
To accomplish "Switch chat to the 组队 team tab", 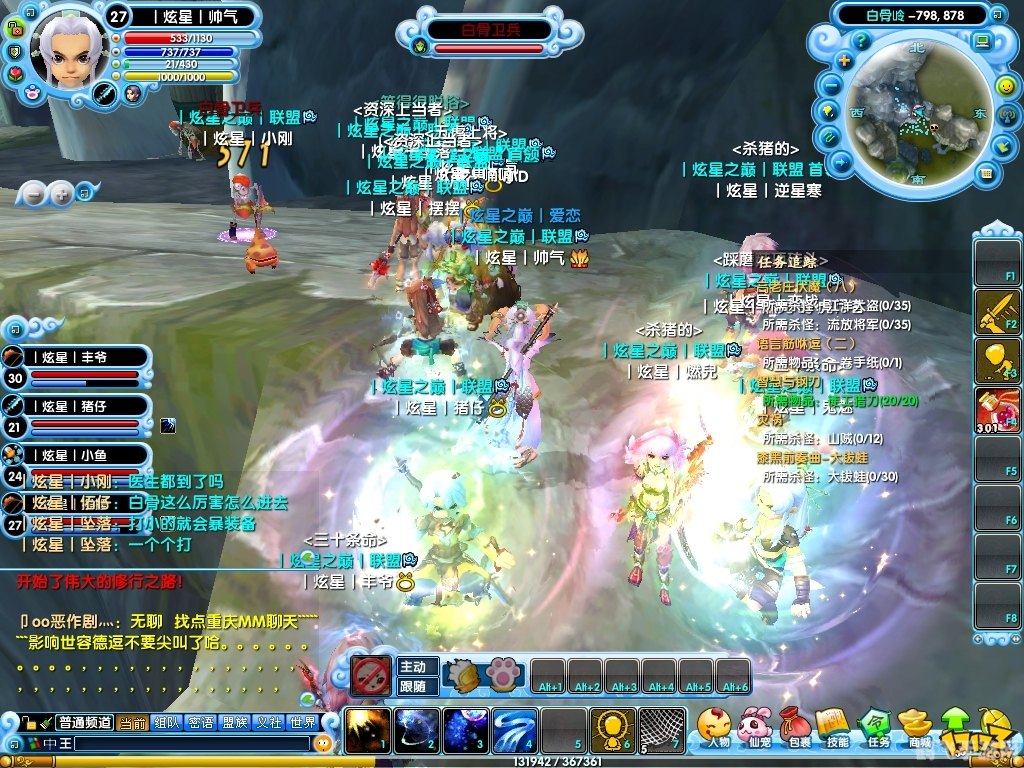I will point(166,723).
